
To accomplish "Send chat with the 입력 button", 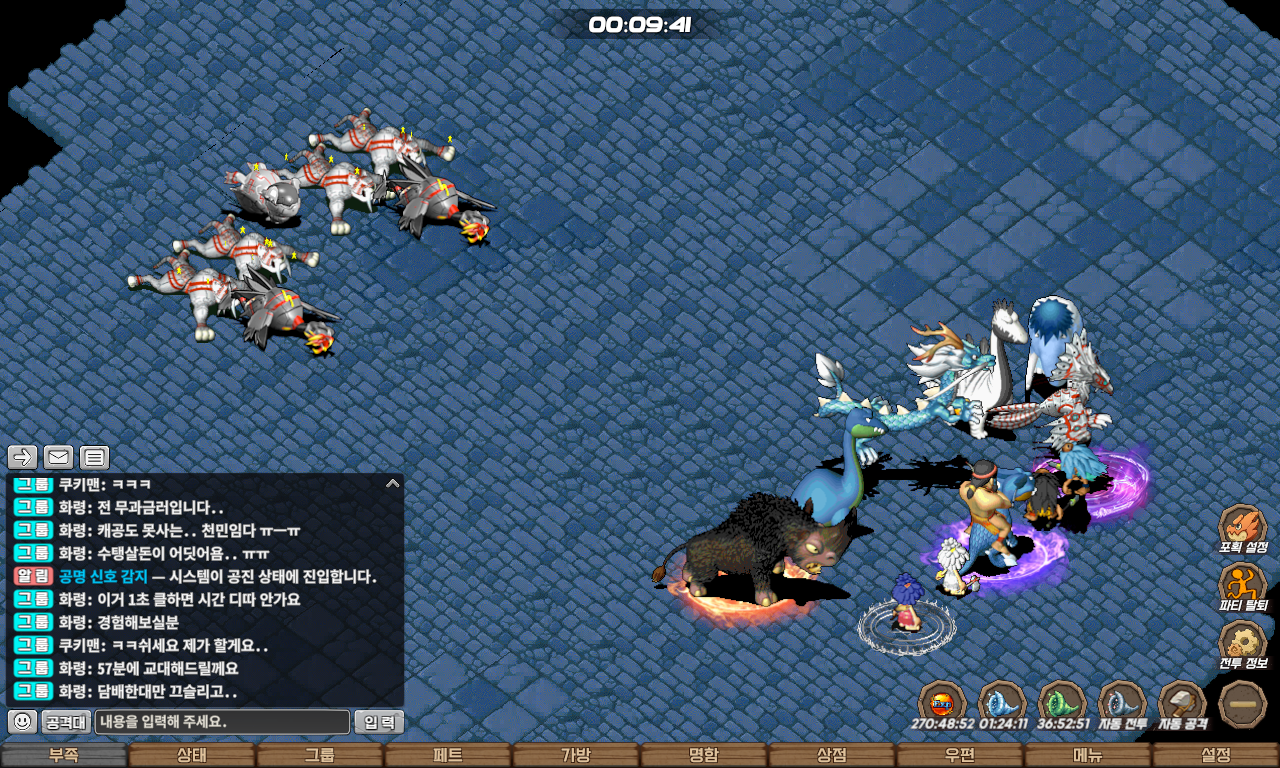I will (x=379, y=722).
